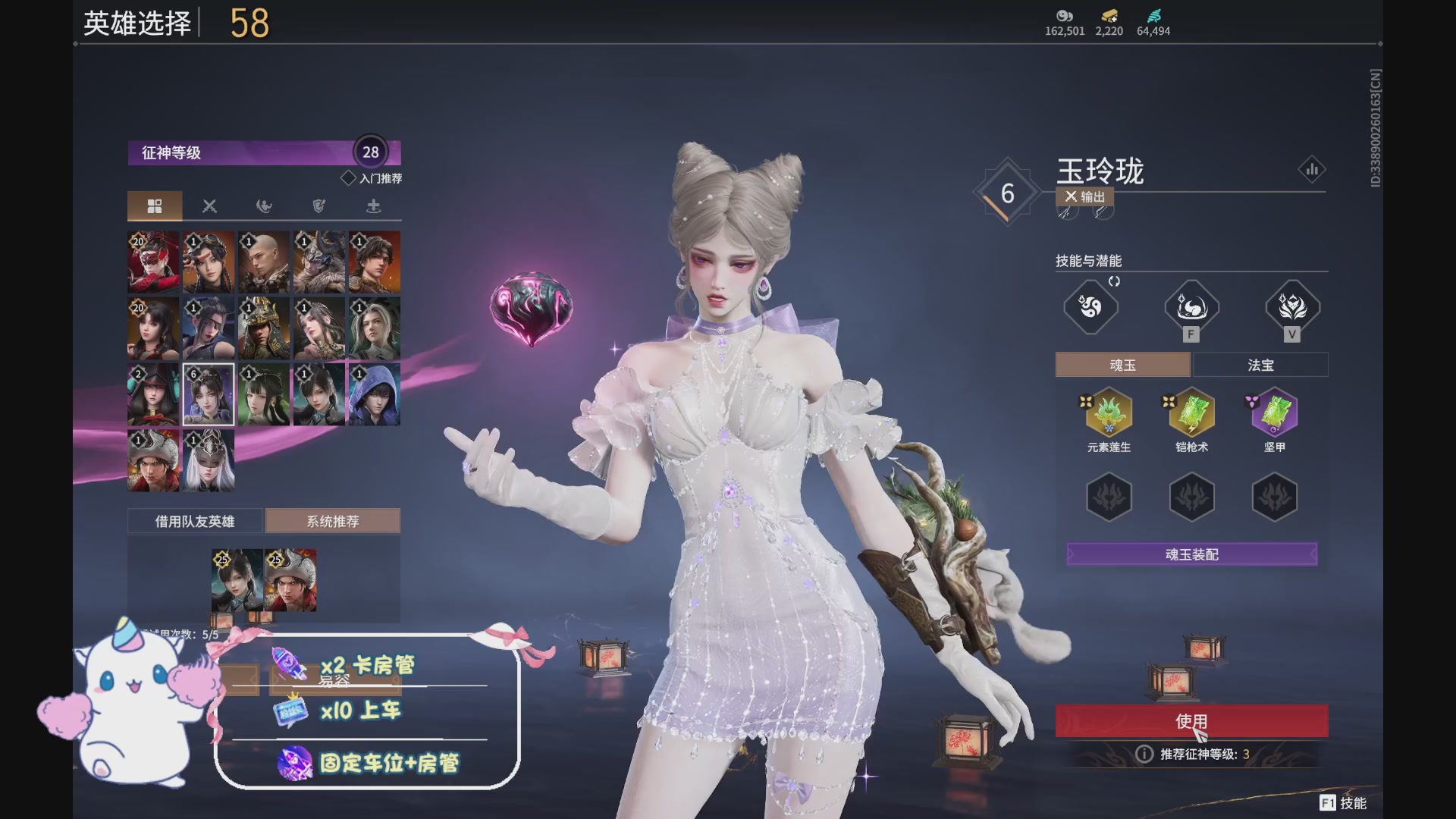The image size is (1456, 819).
Task: Open the stats chart icon beside 玉玲珑 name
Action: click(x=1313, y=169)
